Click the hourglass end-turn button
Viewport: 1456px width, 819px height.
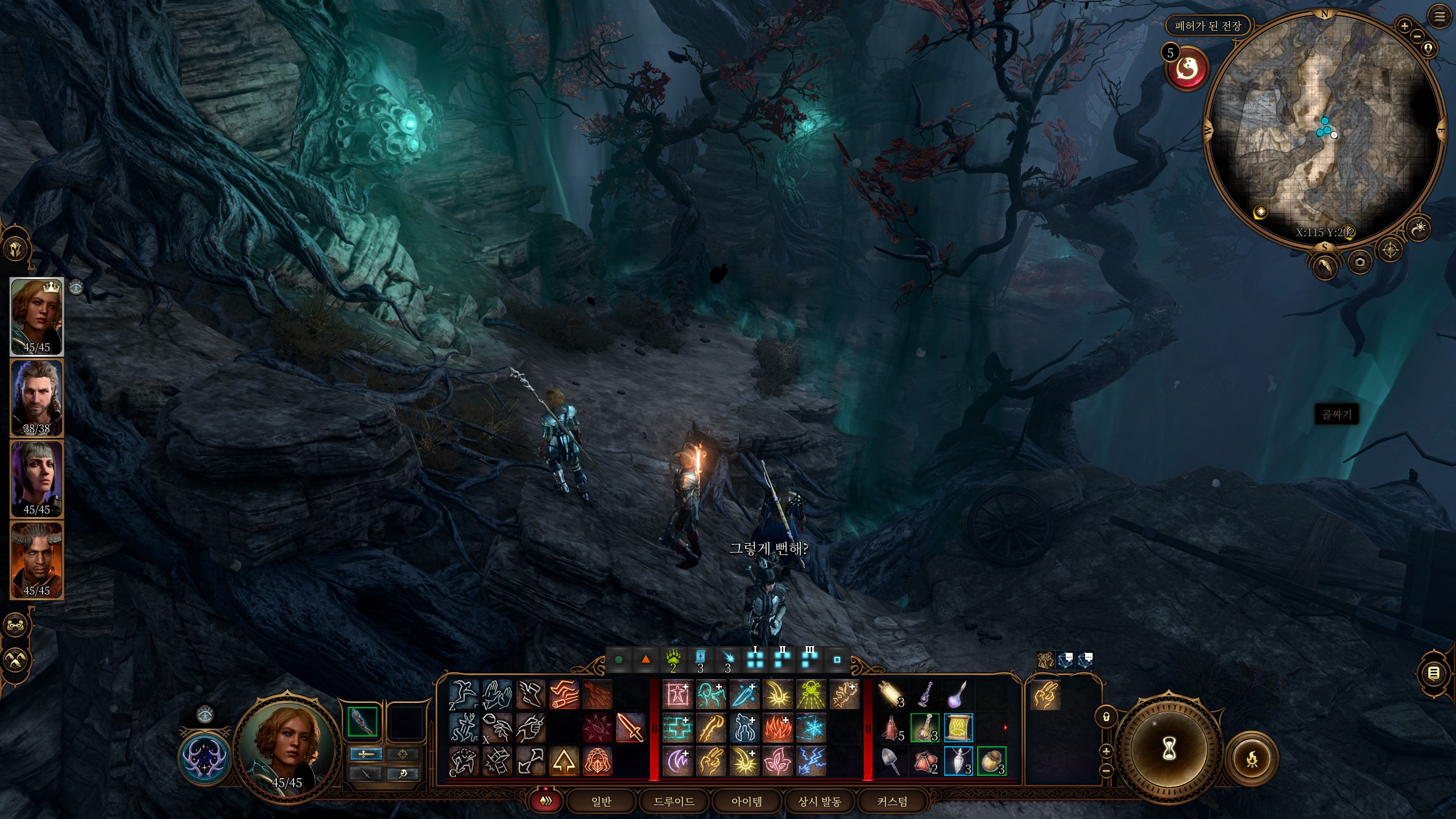[1169, 750]
